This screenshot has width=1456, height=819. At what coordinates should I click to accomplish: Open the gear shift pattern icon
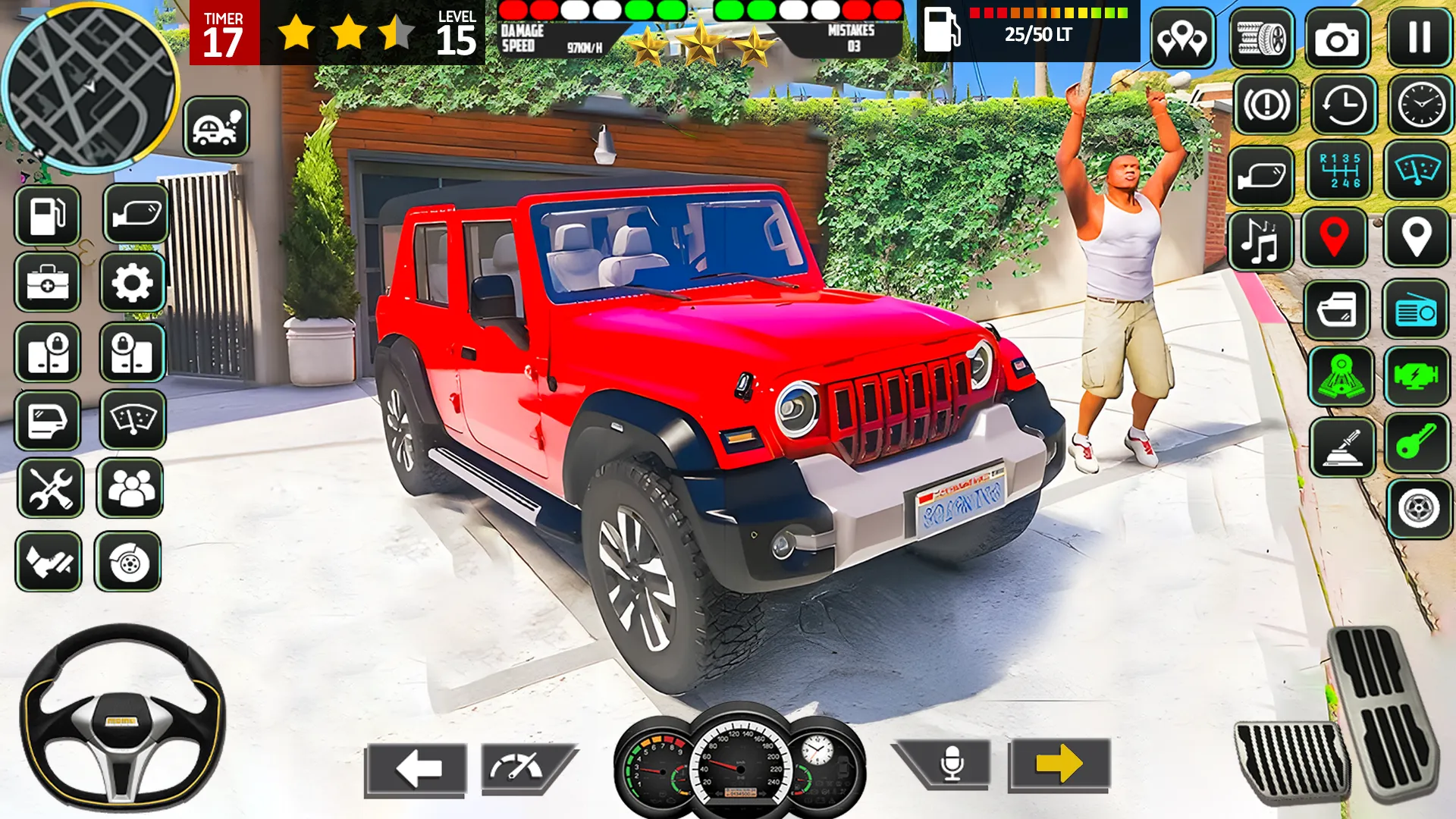[1338, 176]
